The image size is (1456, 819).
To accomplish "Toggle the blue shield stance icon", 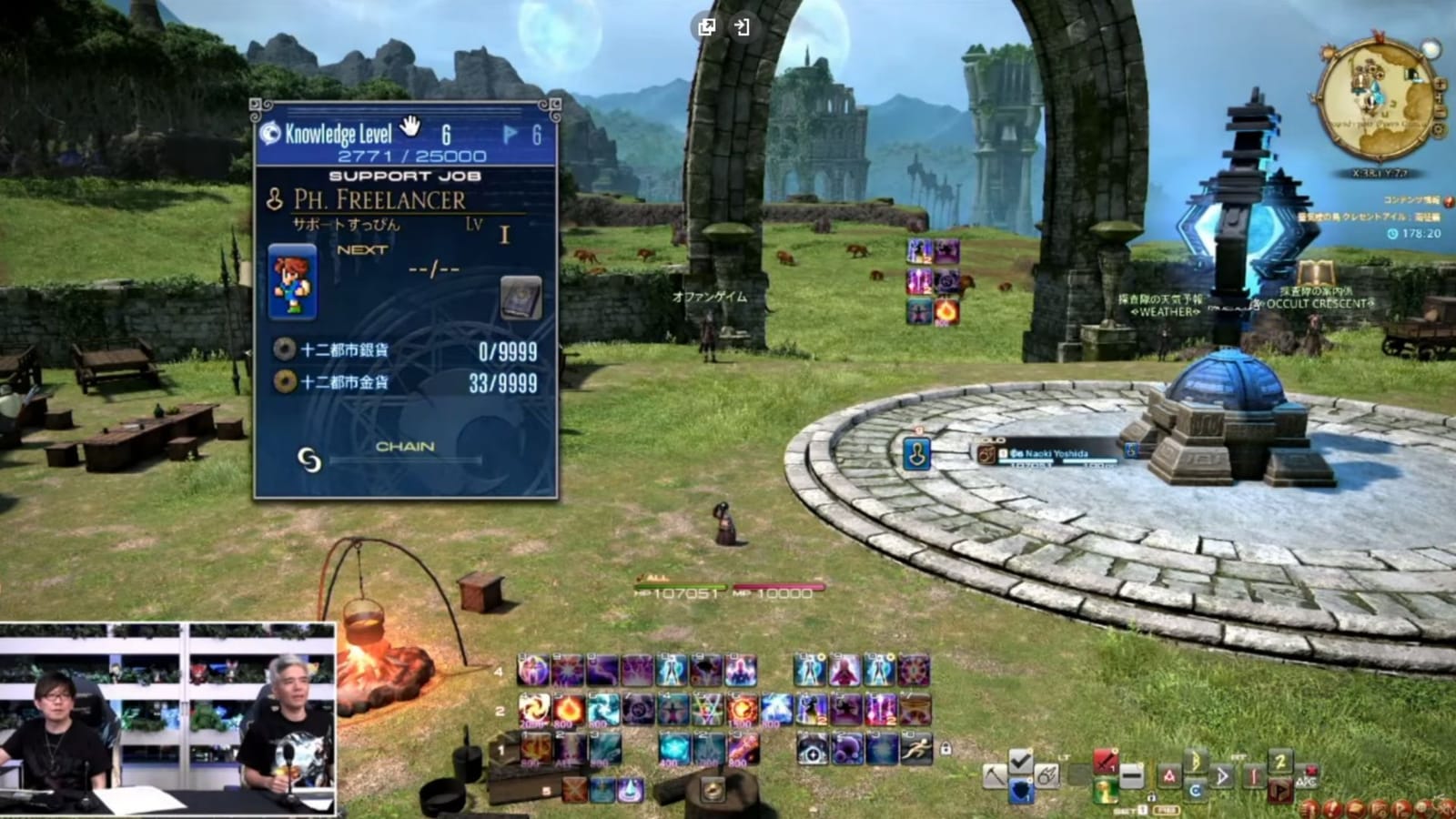I will point(1021,790).
